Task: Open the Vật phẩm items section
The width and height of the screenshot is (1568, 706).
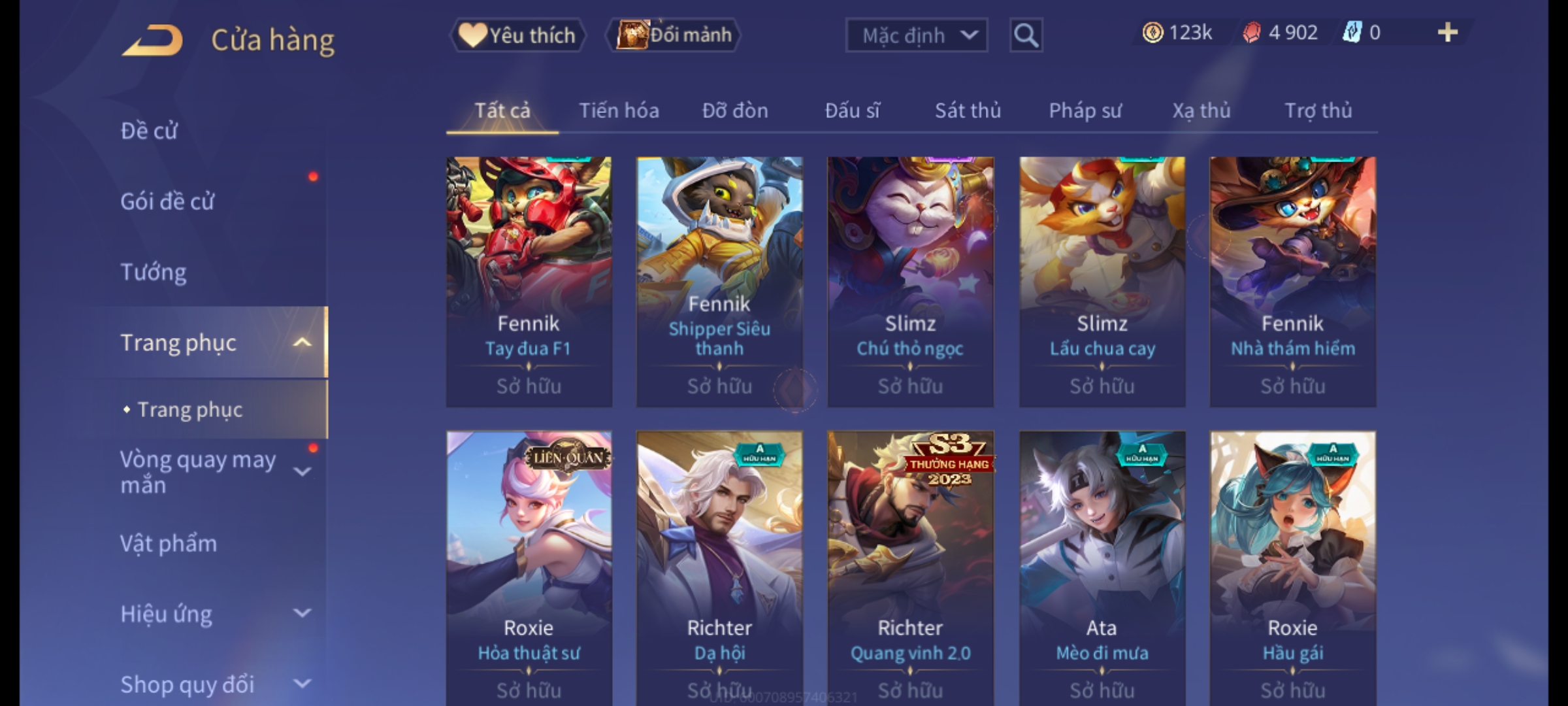Action: tap(169, 544)
